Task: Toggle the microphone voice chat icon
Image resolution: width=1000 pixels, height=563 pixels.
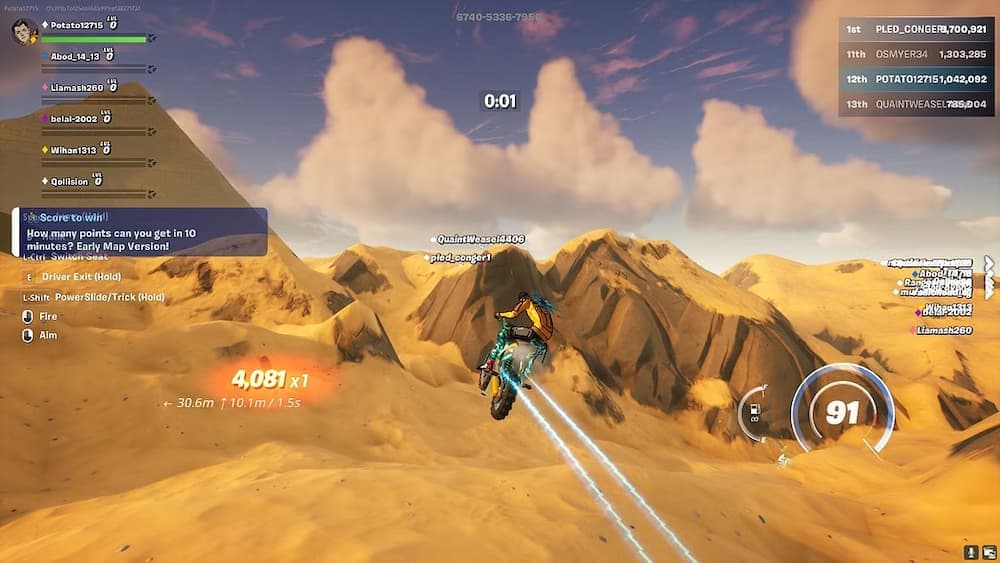Action: (x=969, y=552)
